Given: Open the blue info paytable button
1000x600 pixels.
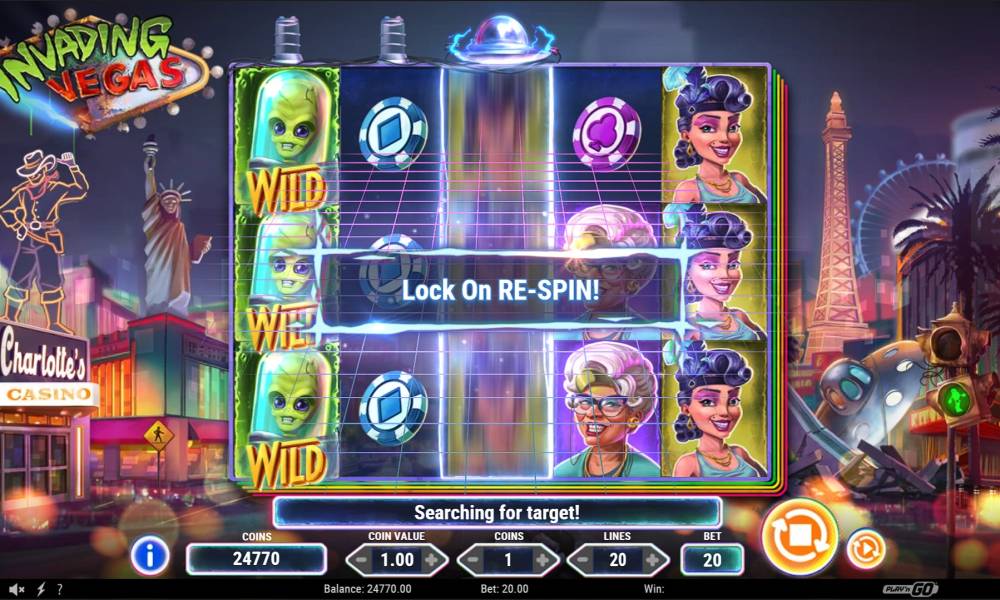Looking at the screenshot, I should click(150, 555).
